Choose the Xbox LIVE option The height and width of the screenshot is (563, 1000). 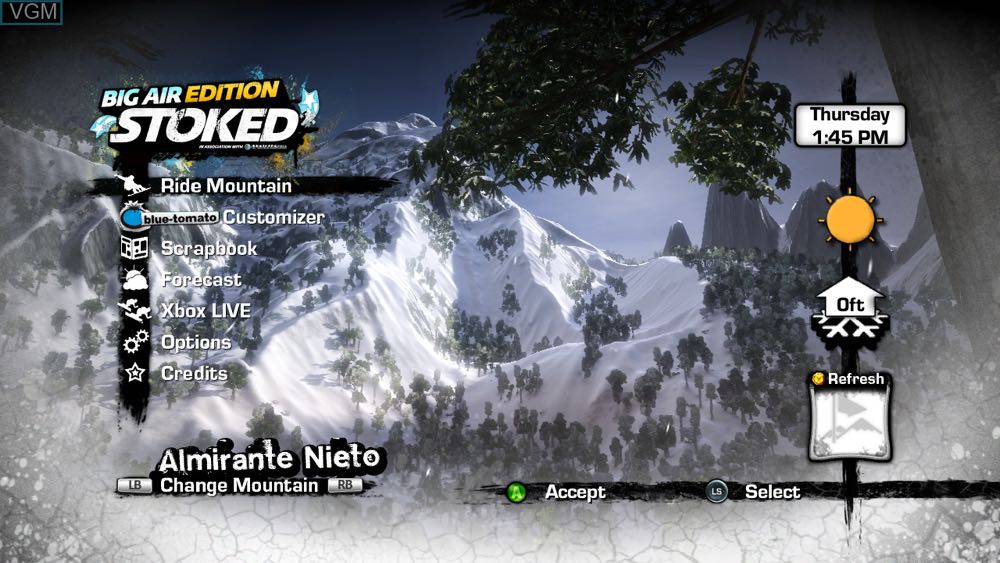(x=205, y=311)
